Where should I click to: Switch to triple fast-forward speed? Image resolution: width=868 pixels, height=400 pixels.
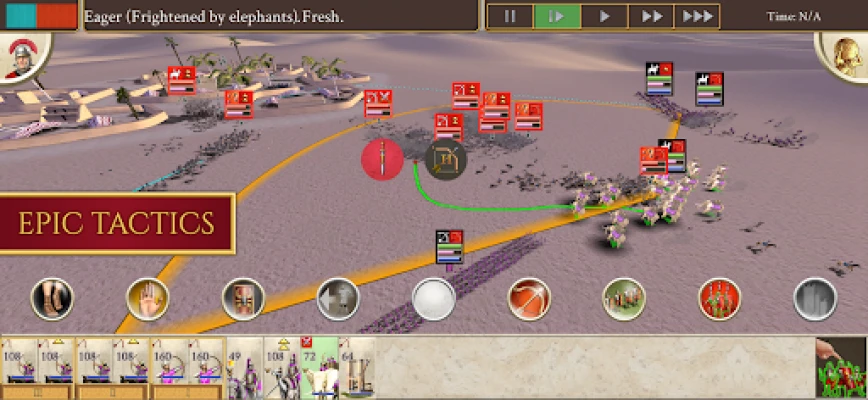pyautogui.click(x=697, y=16)
